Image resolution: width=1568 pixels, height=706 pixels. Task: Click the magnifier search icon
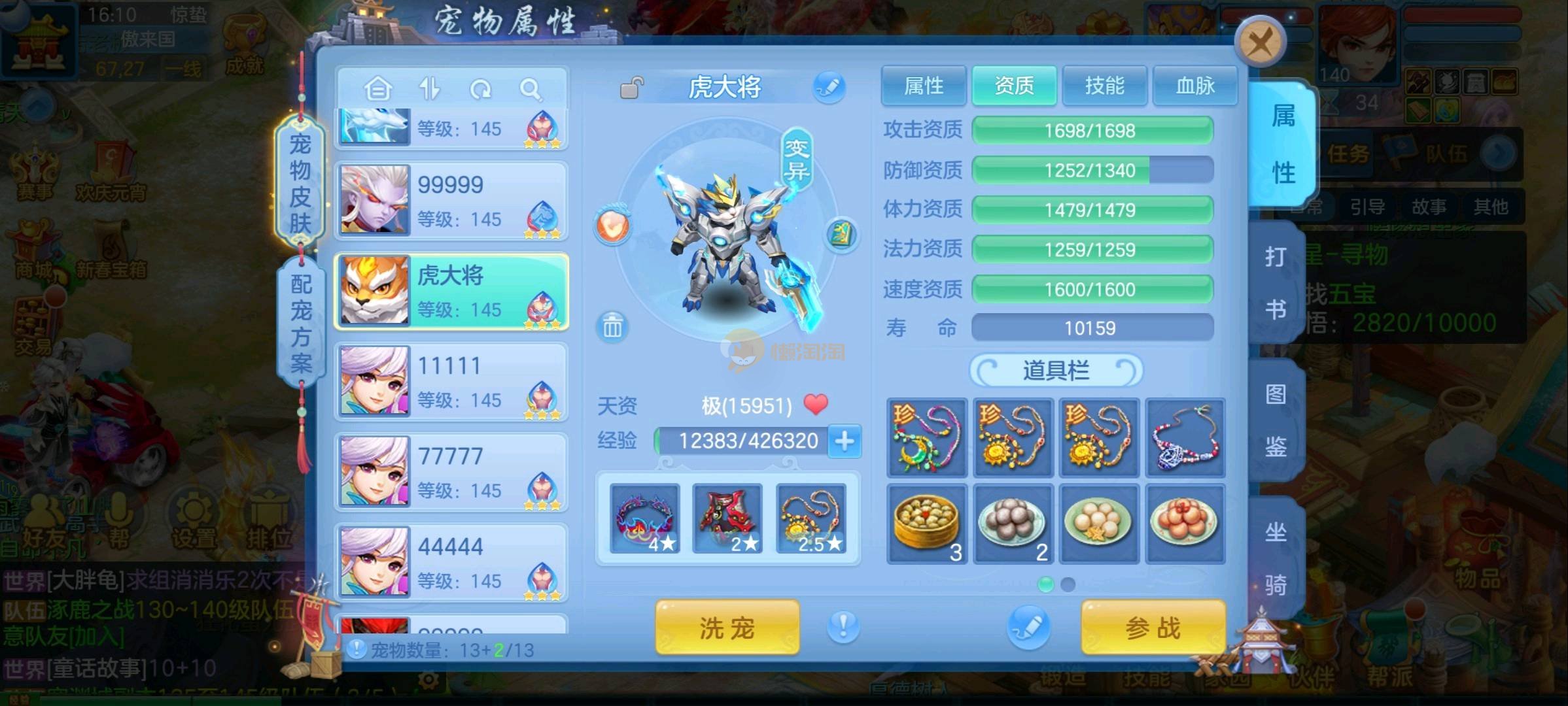pyautogui.click(x=530, y=89)
